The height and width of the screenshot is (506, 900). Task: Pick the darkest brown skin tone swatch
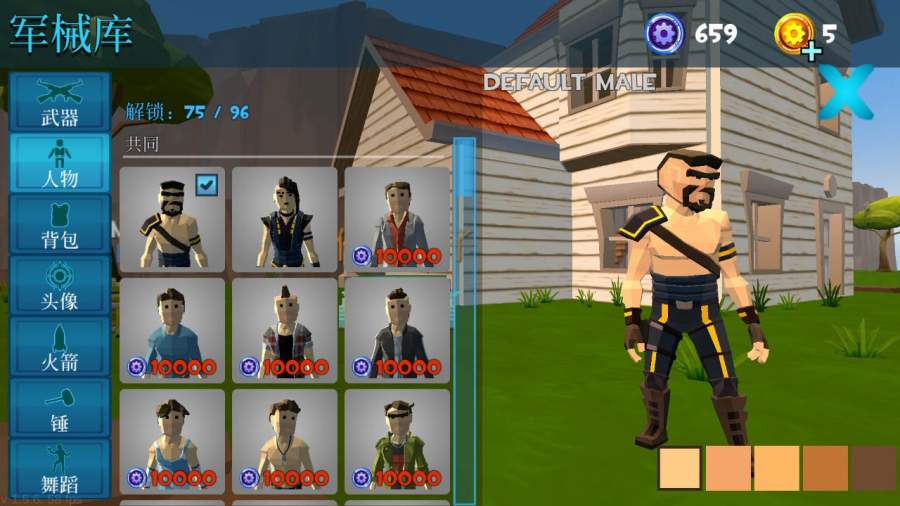(873, 468)
